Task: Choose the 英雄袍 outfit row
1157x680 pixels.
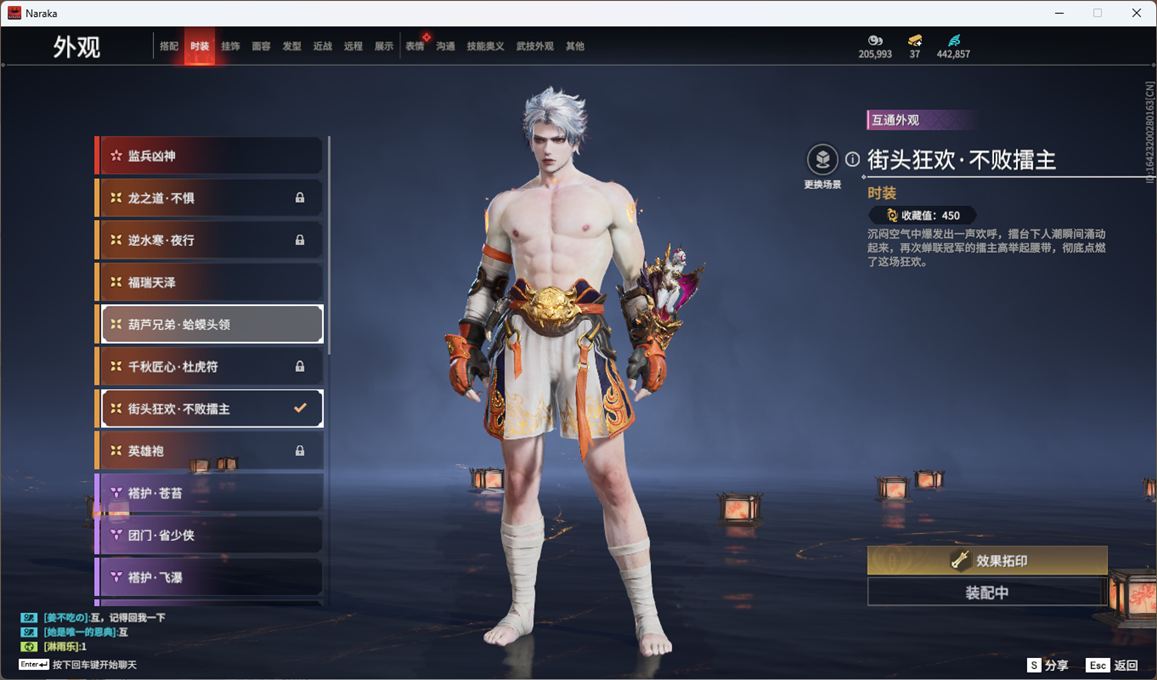Action: 209,451
